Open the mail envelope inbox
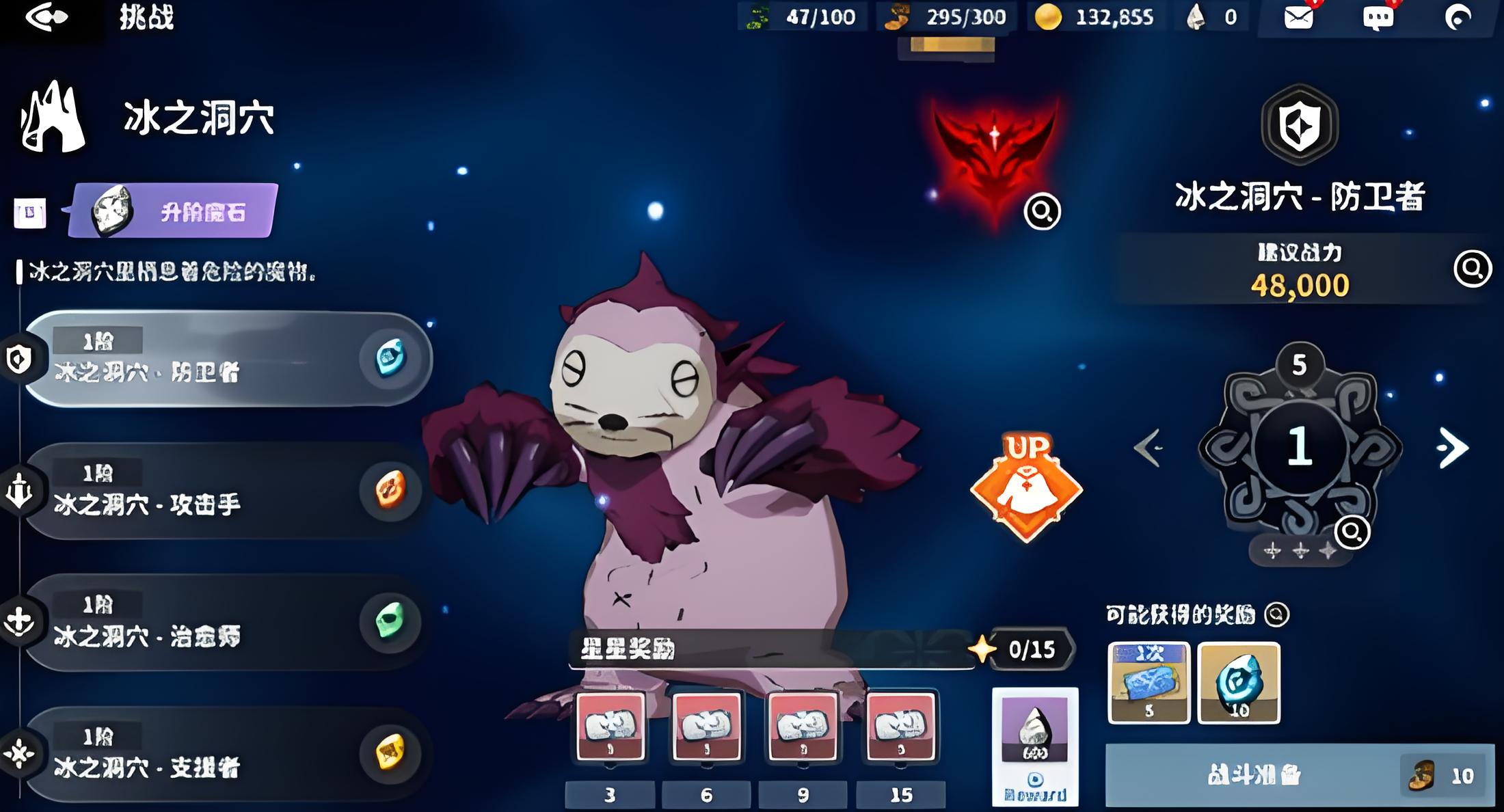This screenshot has width=1504, height=812. pos(1298,17)
